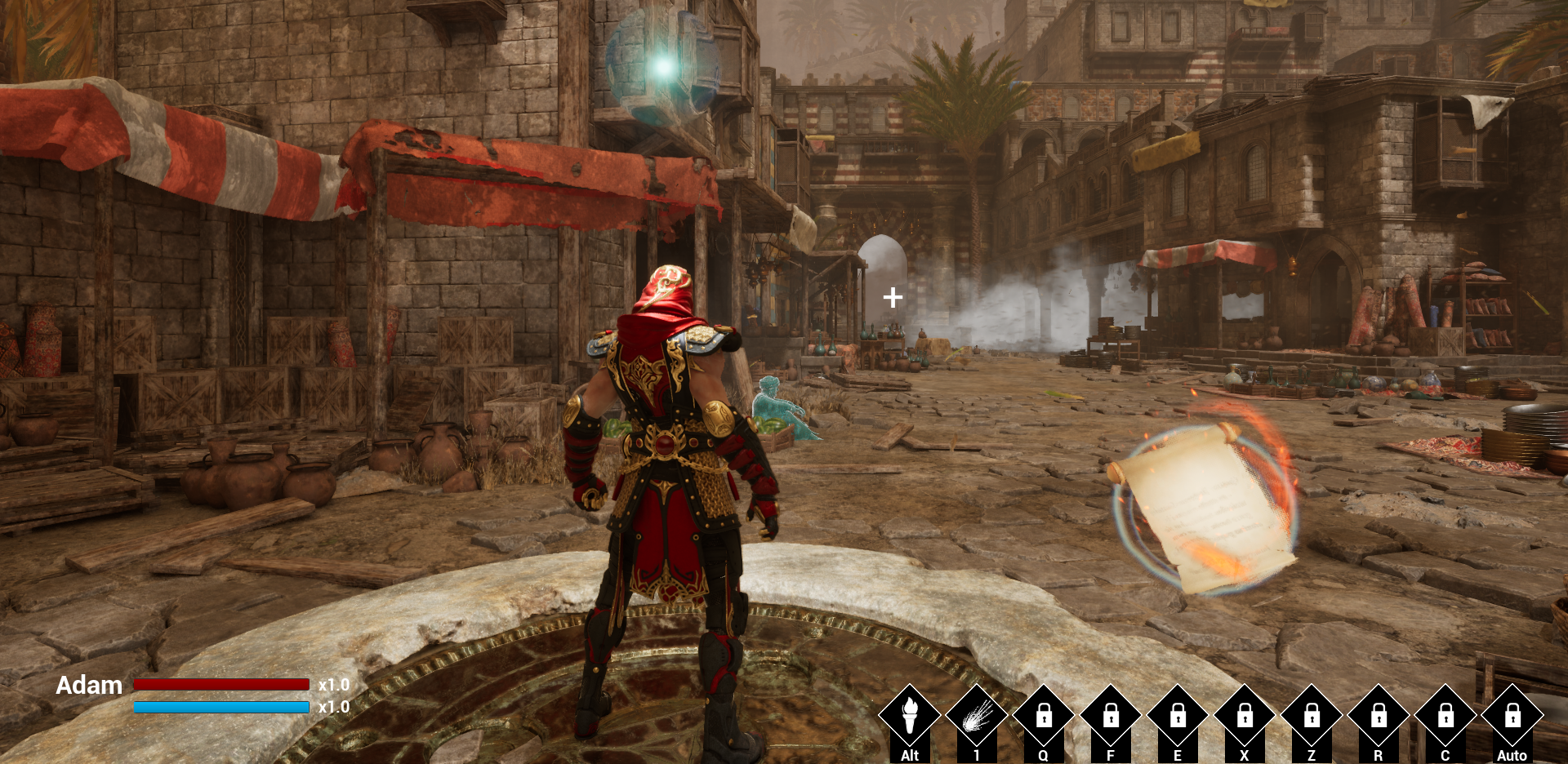The image size is (1568, 764).
Task: Click the locked slot labeled F
Action: pos(1111,716)
